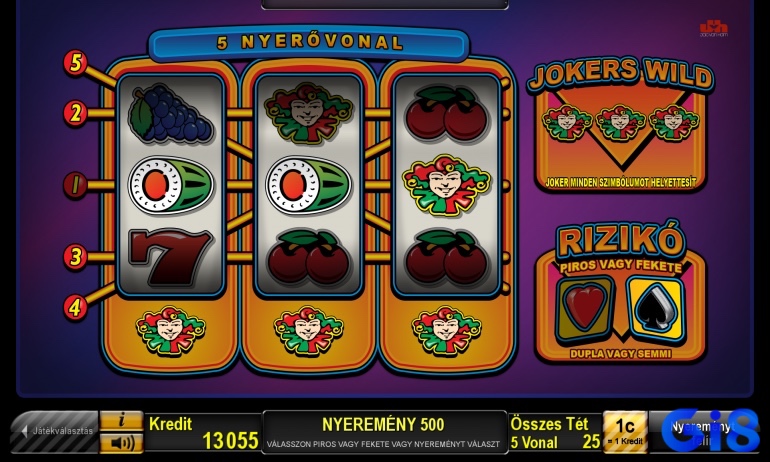Viewport: 770px width, 462px height.
Task: Select payline number 1 marker
Action: (76, 185)
